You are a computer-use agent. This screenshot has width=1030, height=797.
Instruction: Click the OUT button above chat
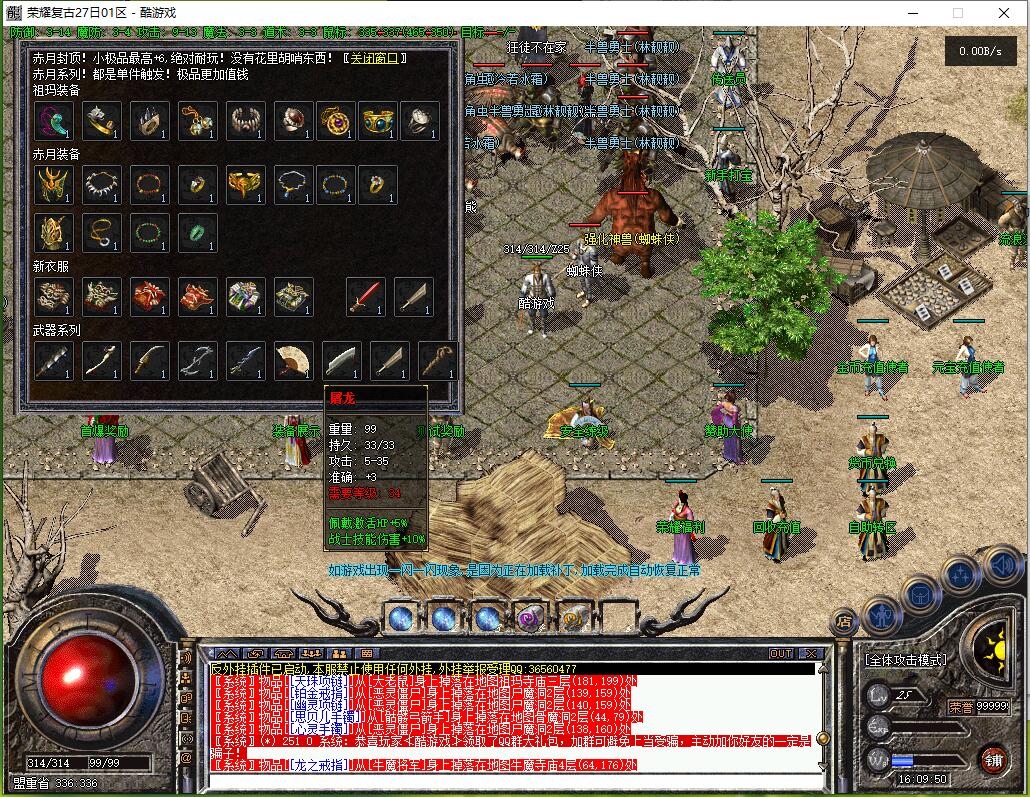[x=780, y=654]
